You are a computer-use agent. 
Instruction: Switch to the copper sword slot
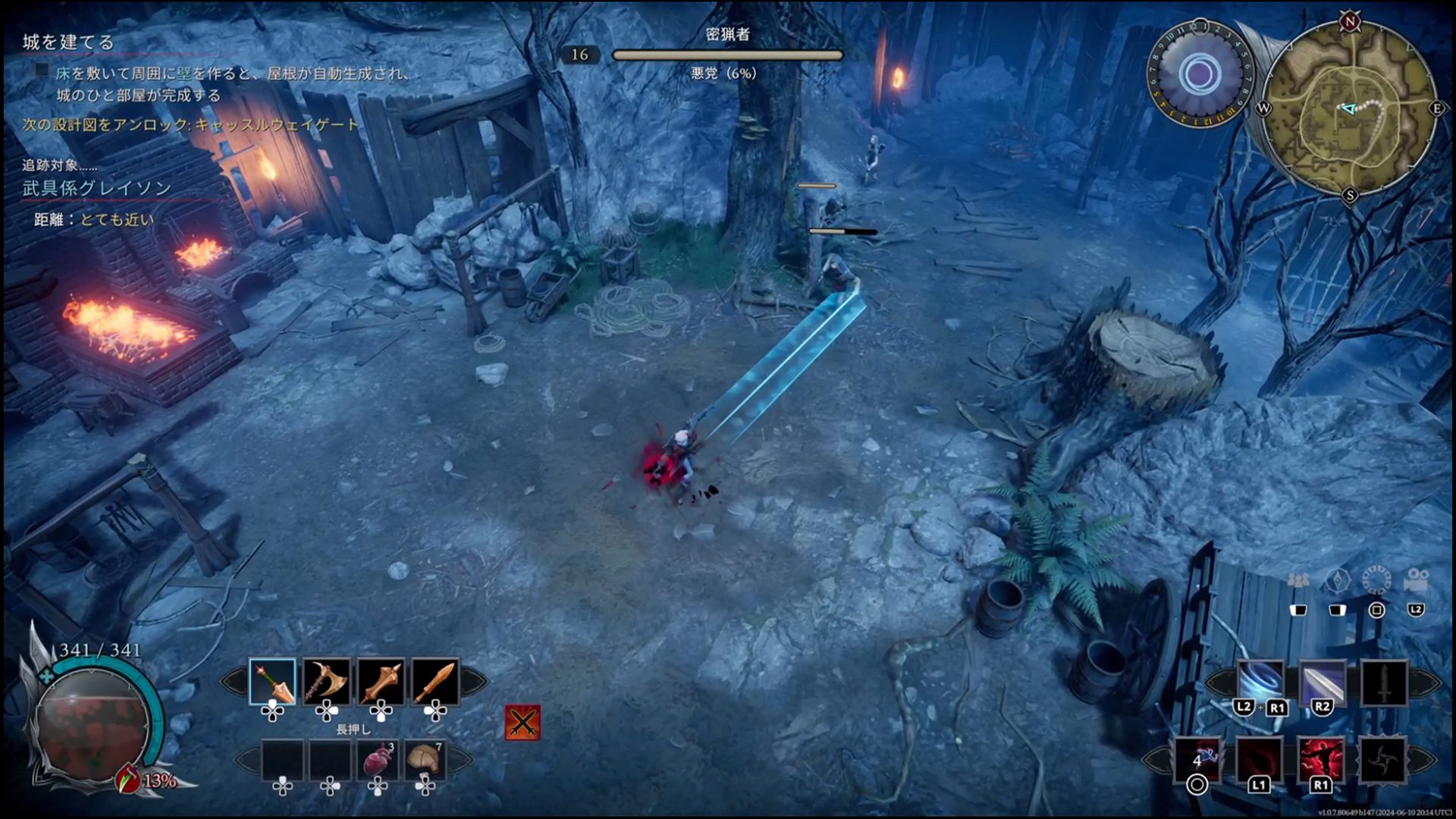pyautogui.click(x=435, y=681)
